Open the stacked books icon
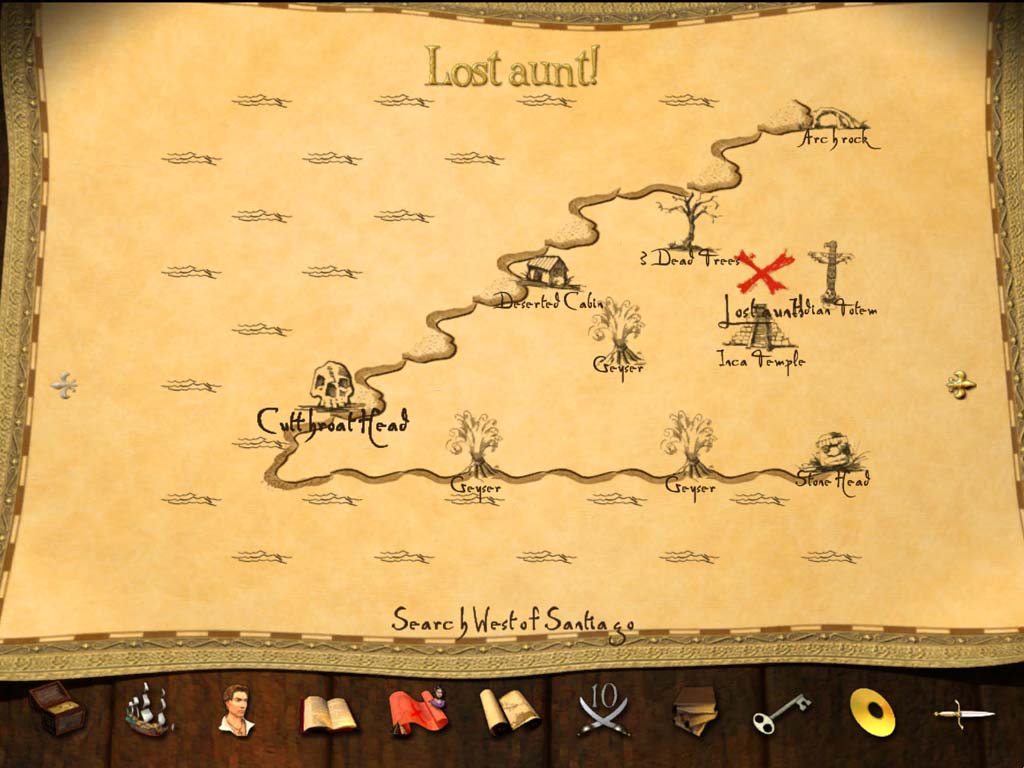Screen dimensions: 1024x768 (x=694, y=710)
